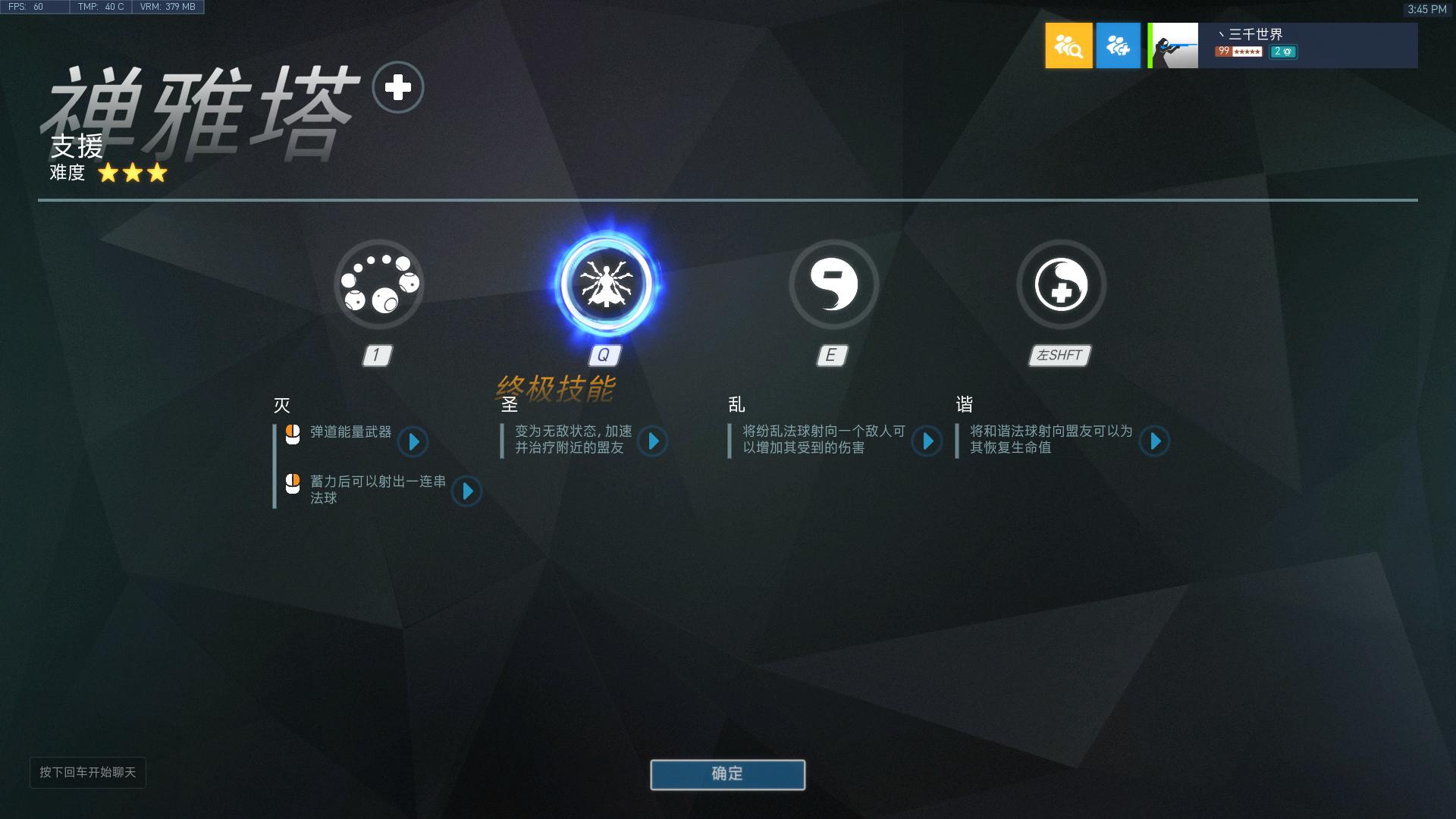1456x819 pixels.
Task: Select the Orb of Destruction ability icon
Action: [x=378, y=284]
